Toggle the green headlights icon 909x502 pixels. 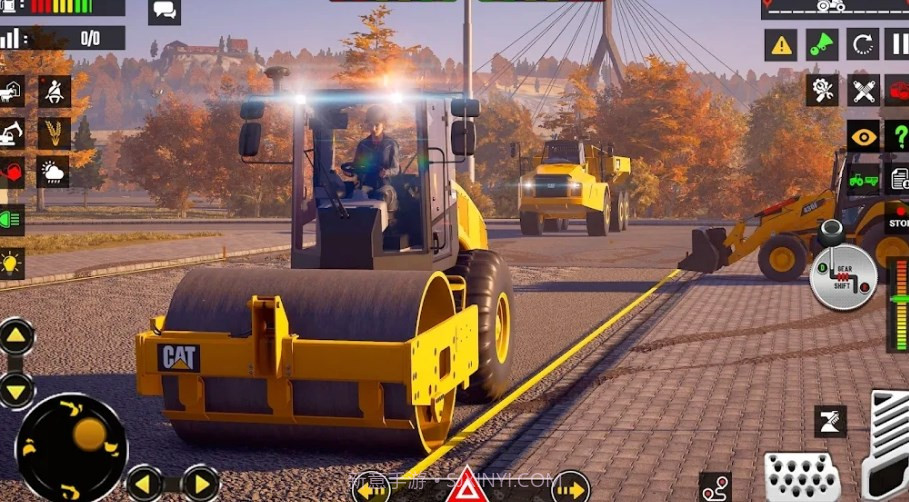tap(10, 219)
